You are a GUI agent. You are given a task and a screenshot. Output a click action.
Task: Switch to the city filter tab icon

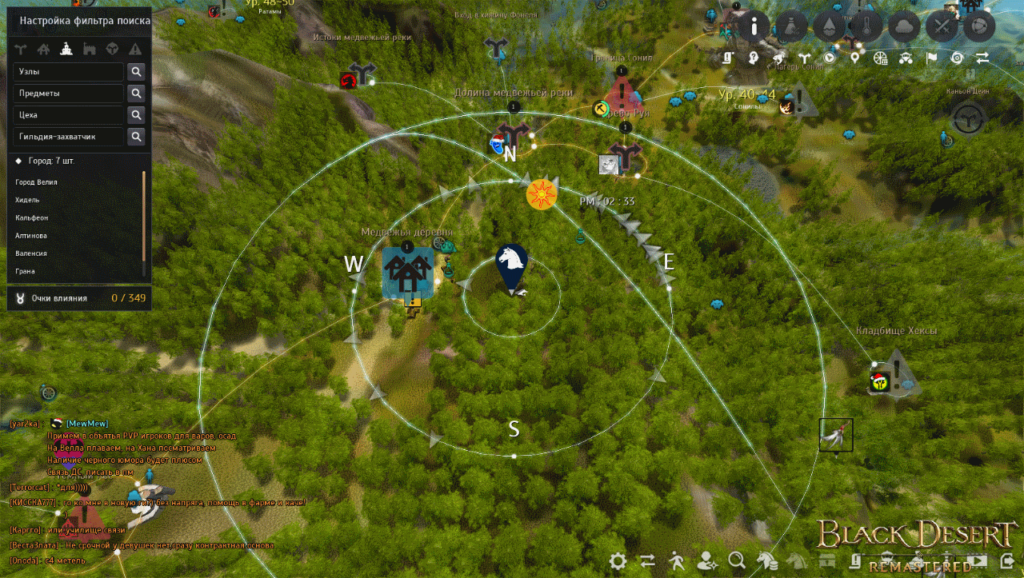point(66,48)
